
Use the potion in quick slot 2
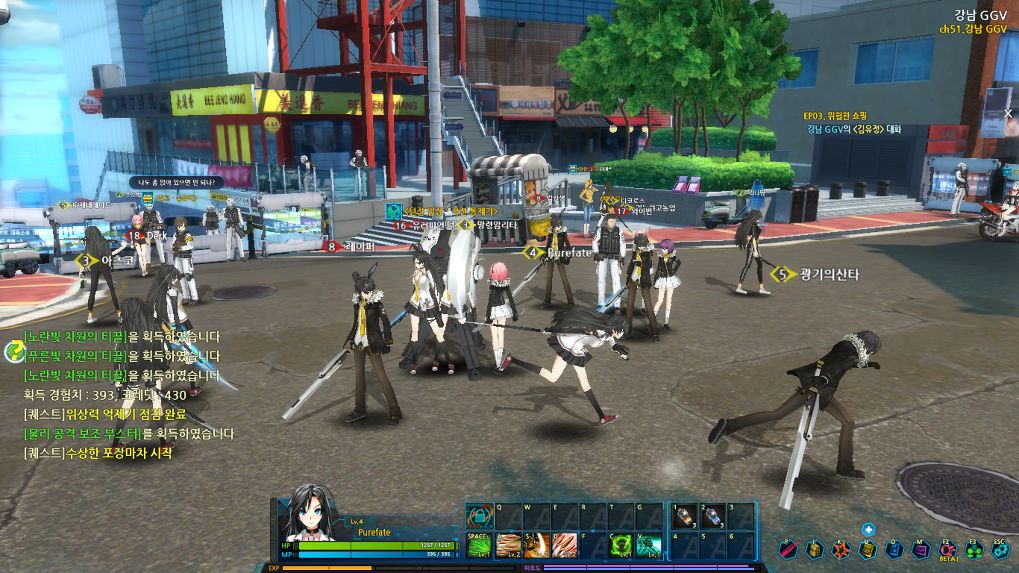coord(712,516)
